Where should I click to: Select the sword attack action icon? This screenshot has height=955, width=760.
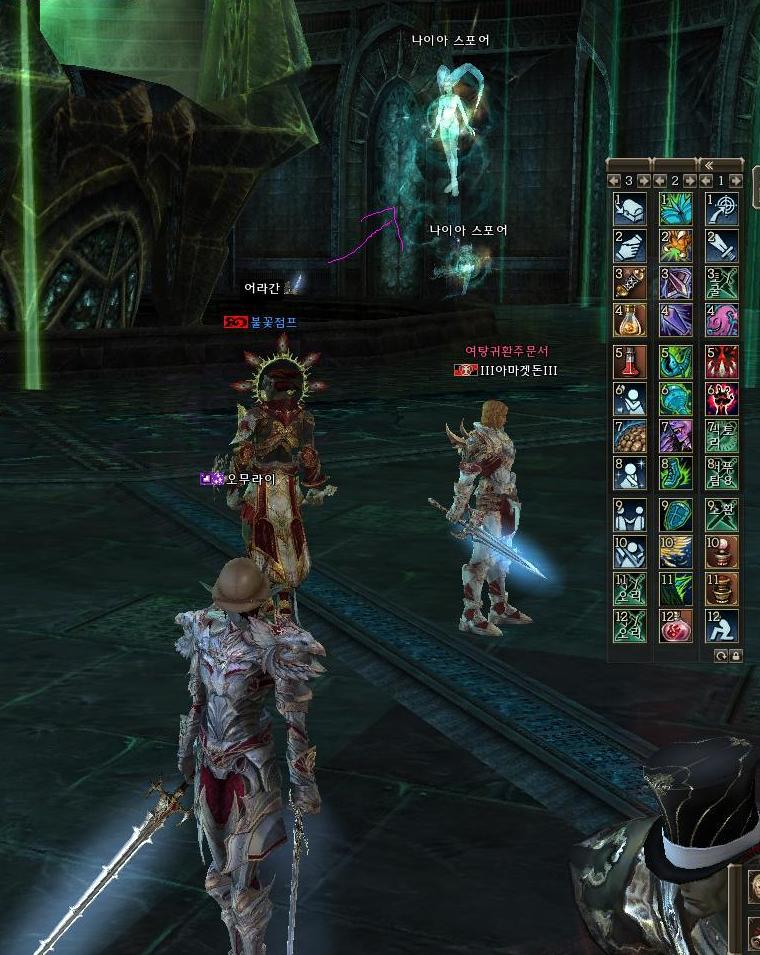(722, 245)
